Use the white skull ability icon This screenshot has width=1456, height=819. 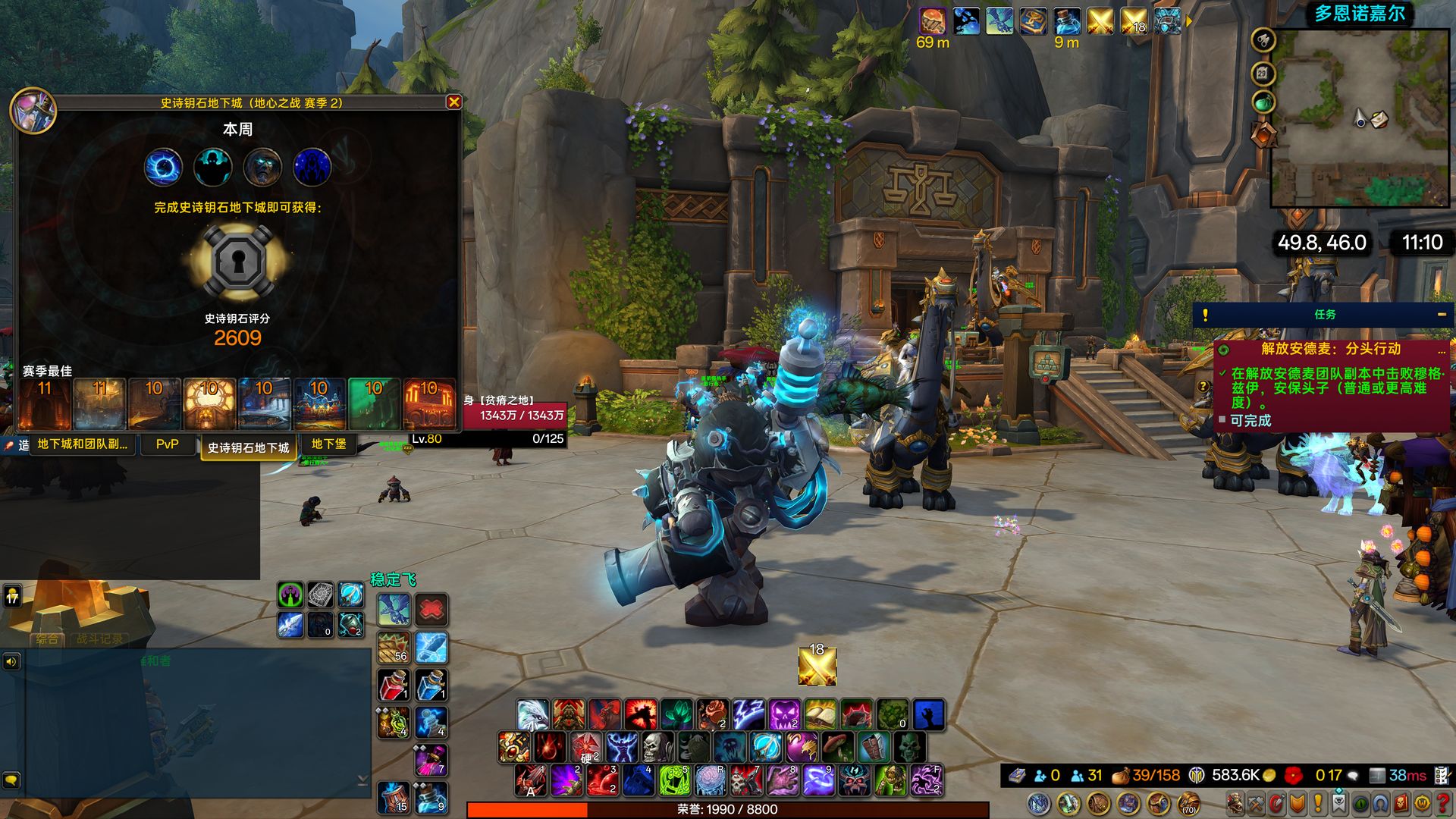656,748
